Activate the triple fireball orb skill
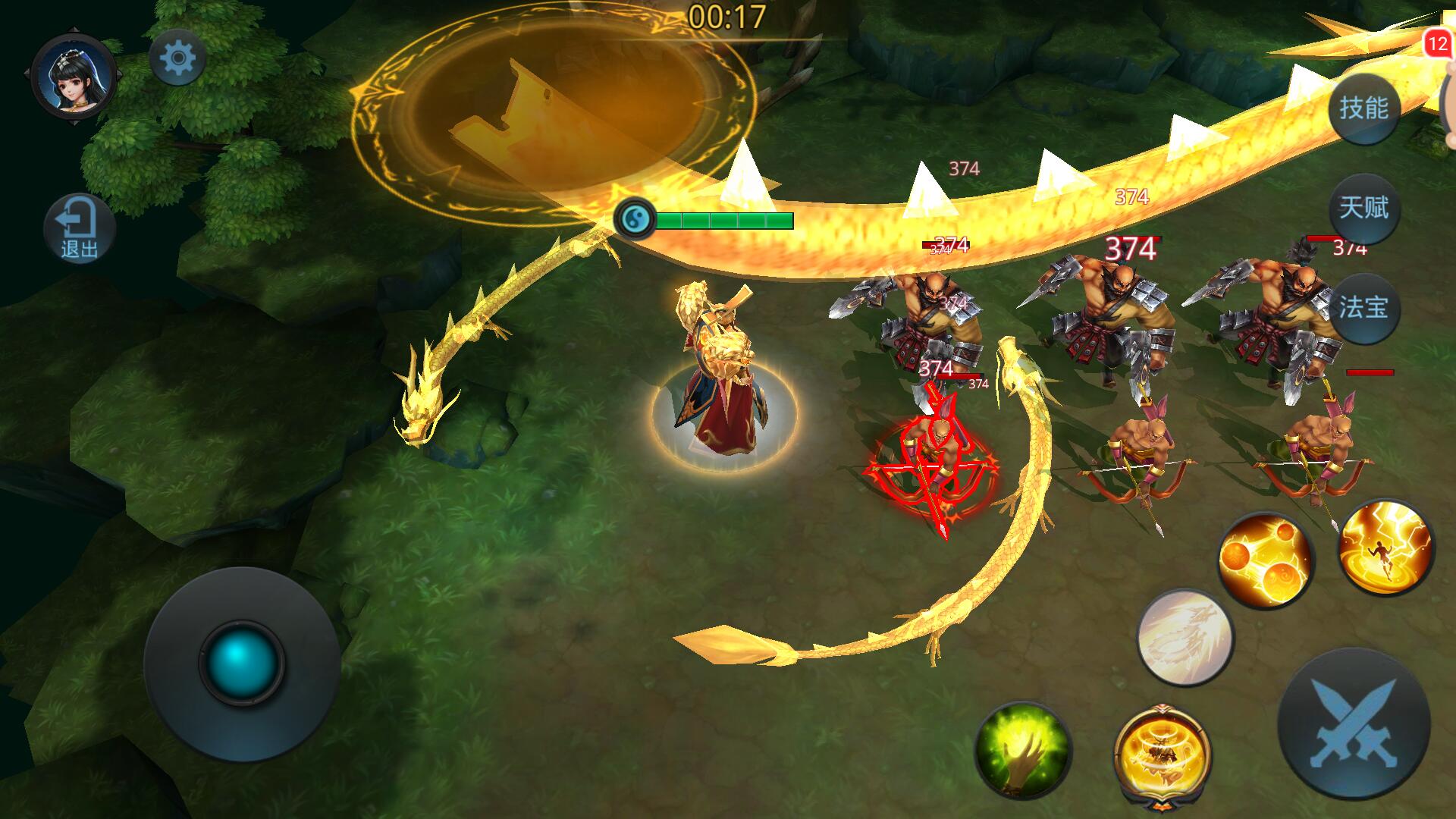The image size is (1456, 819). [1264, 560]
